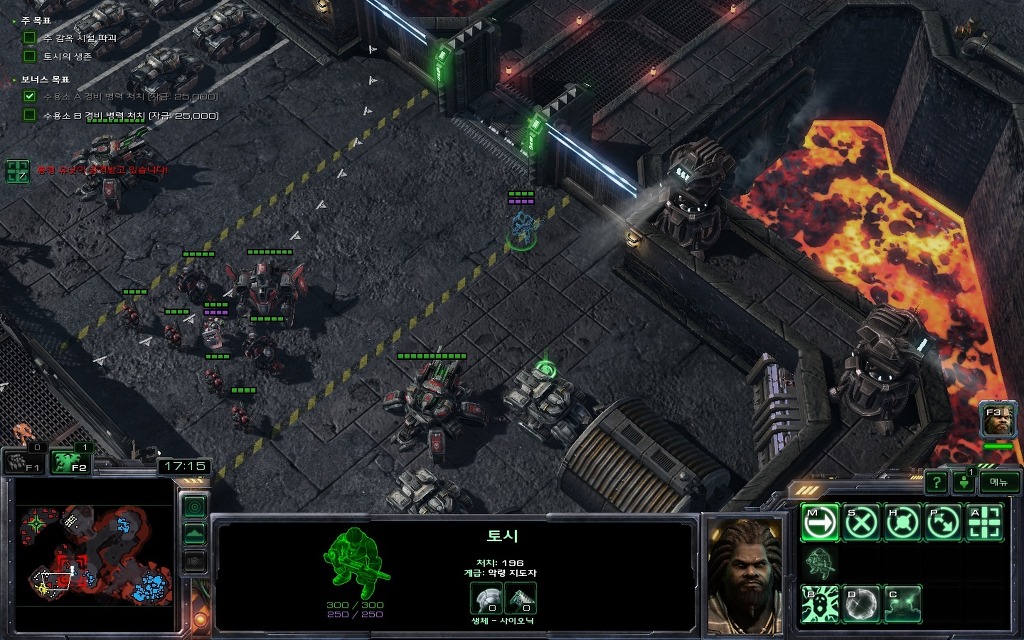Activate the grey sphere shield ability

coord(861,605)
